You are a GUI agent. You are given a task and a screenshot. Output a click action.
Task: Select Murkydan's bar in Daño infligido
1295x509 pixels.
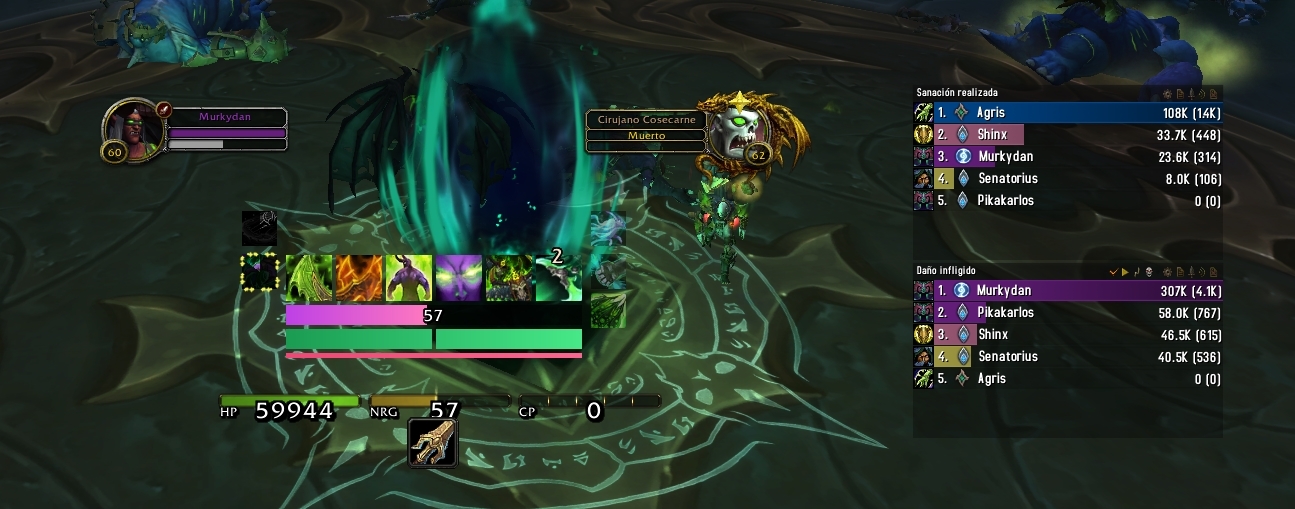1068,291
